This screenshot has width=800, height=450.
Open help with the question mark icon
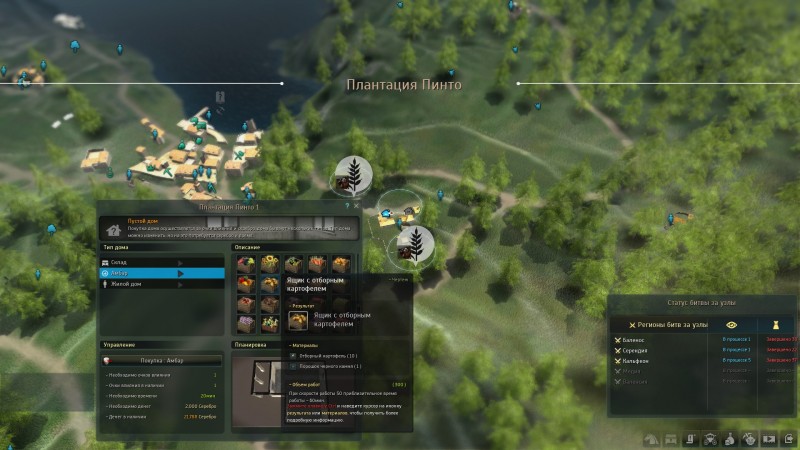pos(347,205)
